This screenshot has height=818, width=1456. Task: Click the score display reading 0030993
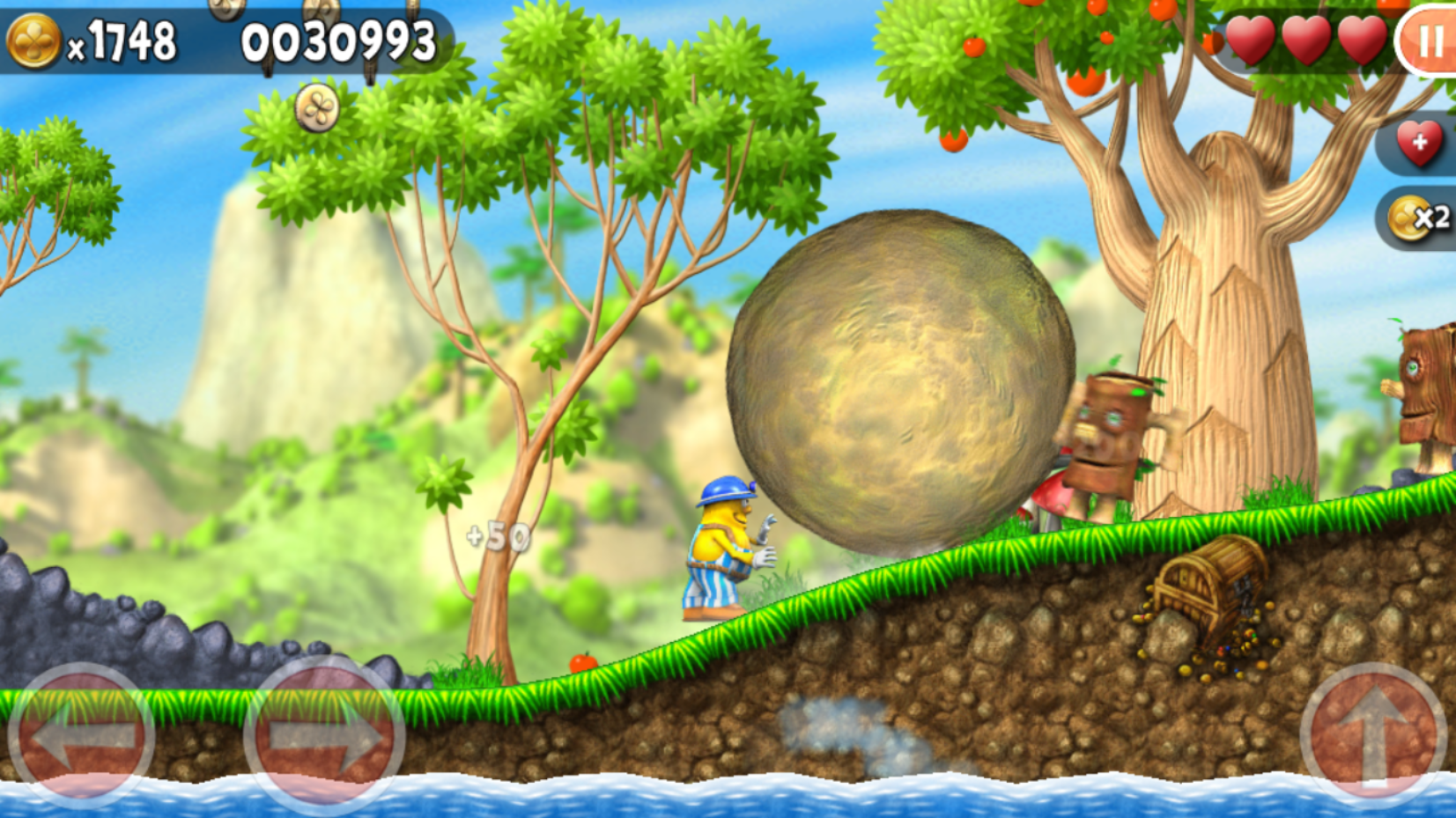(337, 39)
